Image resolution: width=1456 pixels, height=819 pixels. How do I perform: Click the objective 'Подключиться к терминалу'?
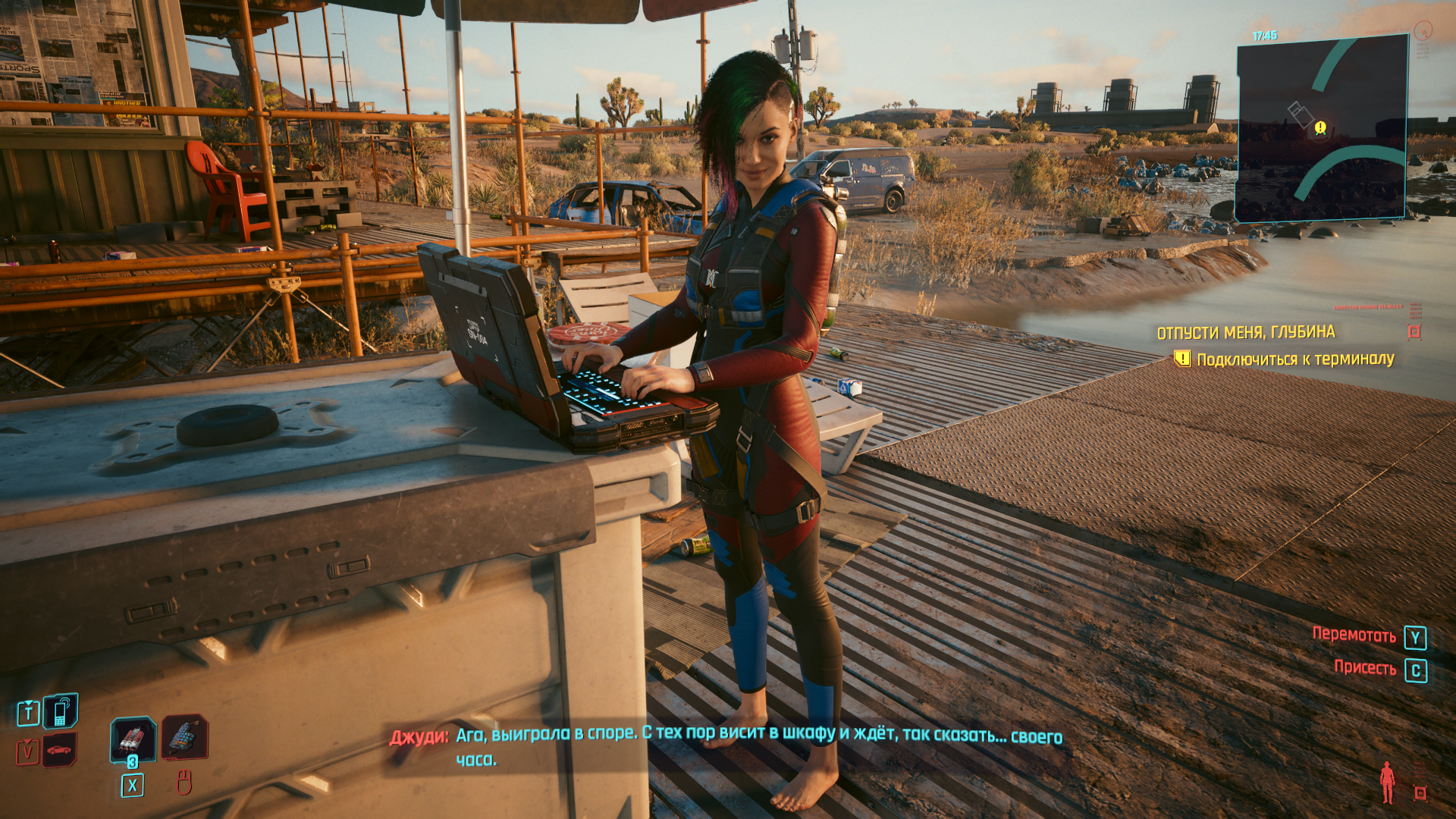pyautogui.click(x=1294, y=359)
